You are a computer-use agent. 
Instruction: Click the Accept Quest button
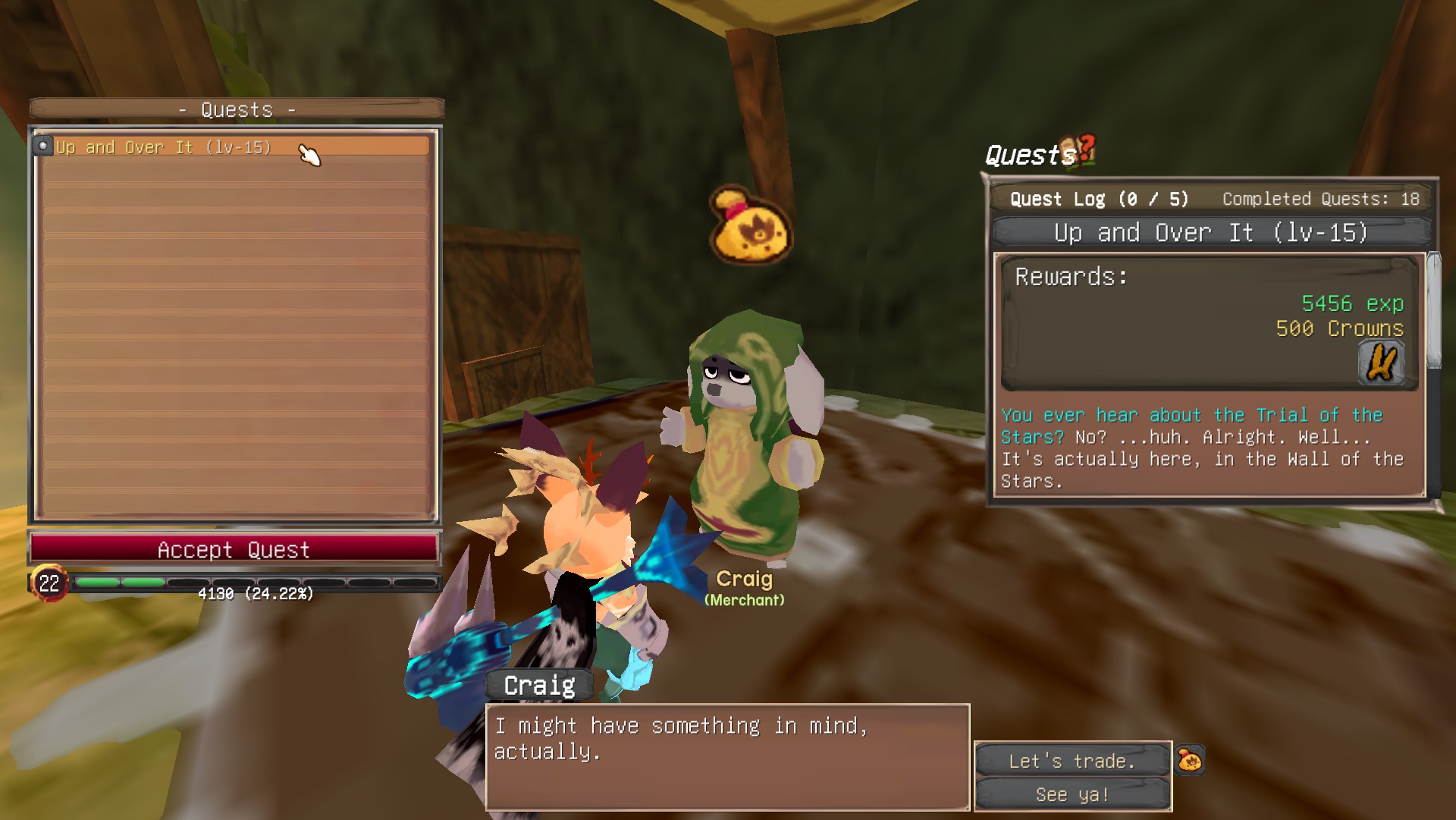tap(234, 549)
